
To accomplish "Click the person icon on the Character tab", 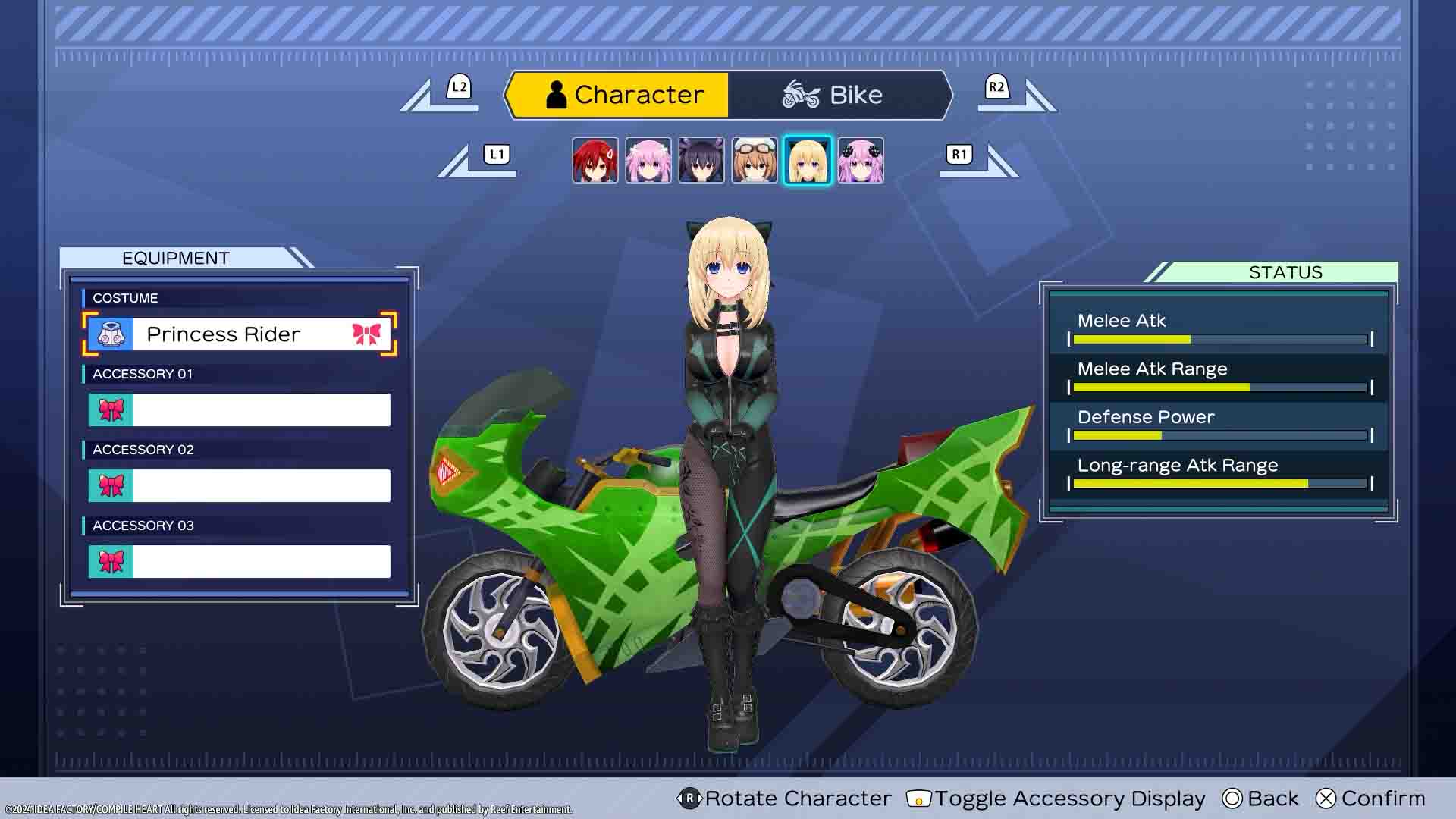I will click(x=556, y=94).
